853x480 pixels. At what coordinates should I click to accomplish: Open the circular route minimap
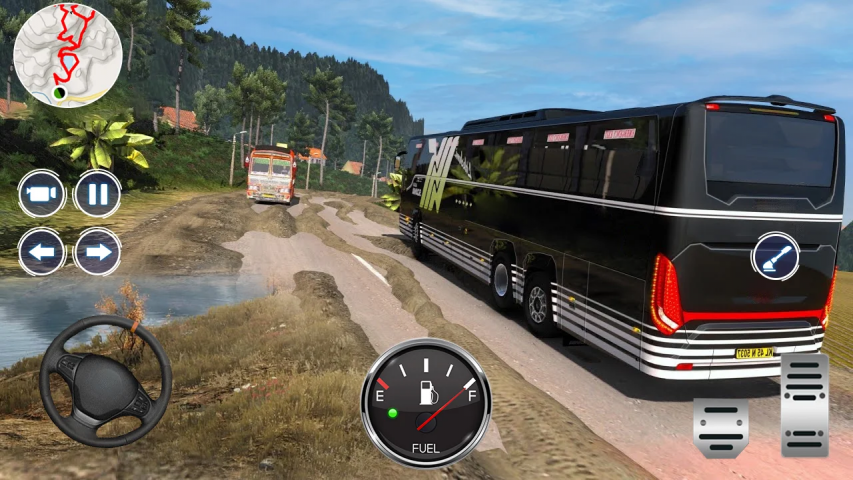pos(68,52)
